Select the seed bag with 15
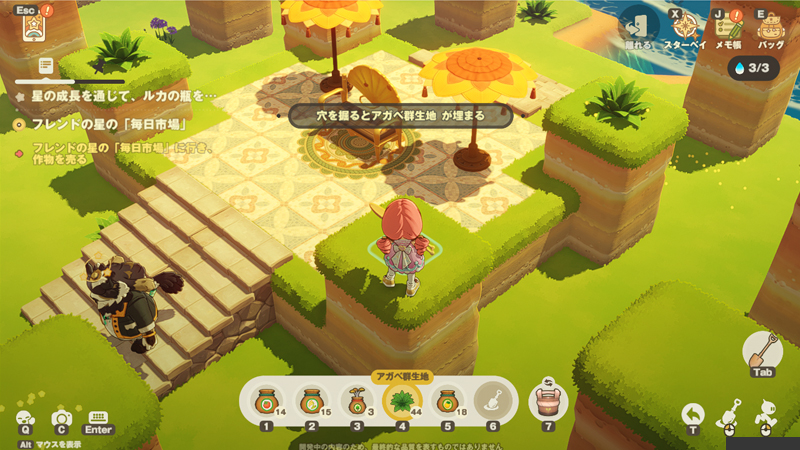 click(x=310, y=400)
